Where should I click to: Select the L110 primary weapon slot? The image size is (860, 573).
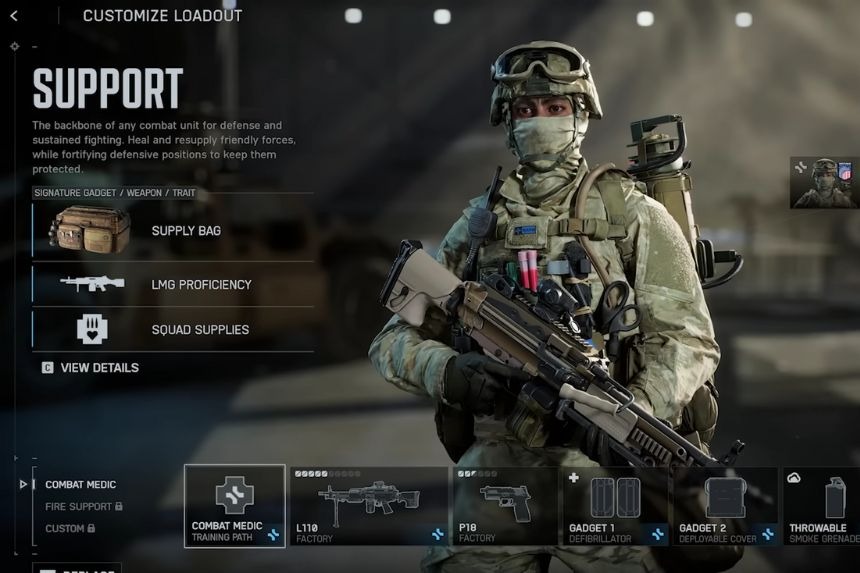point(369,505)
